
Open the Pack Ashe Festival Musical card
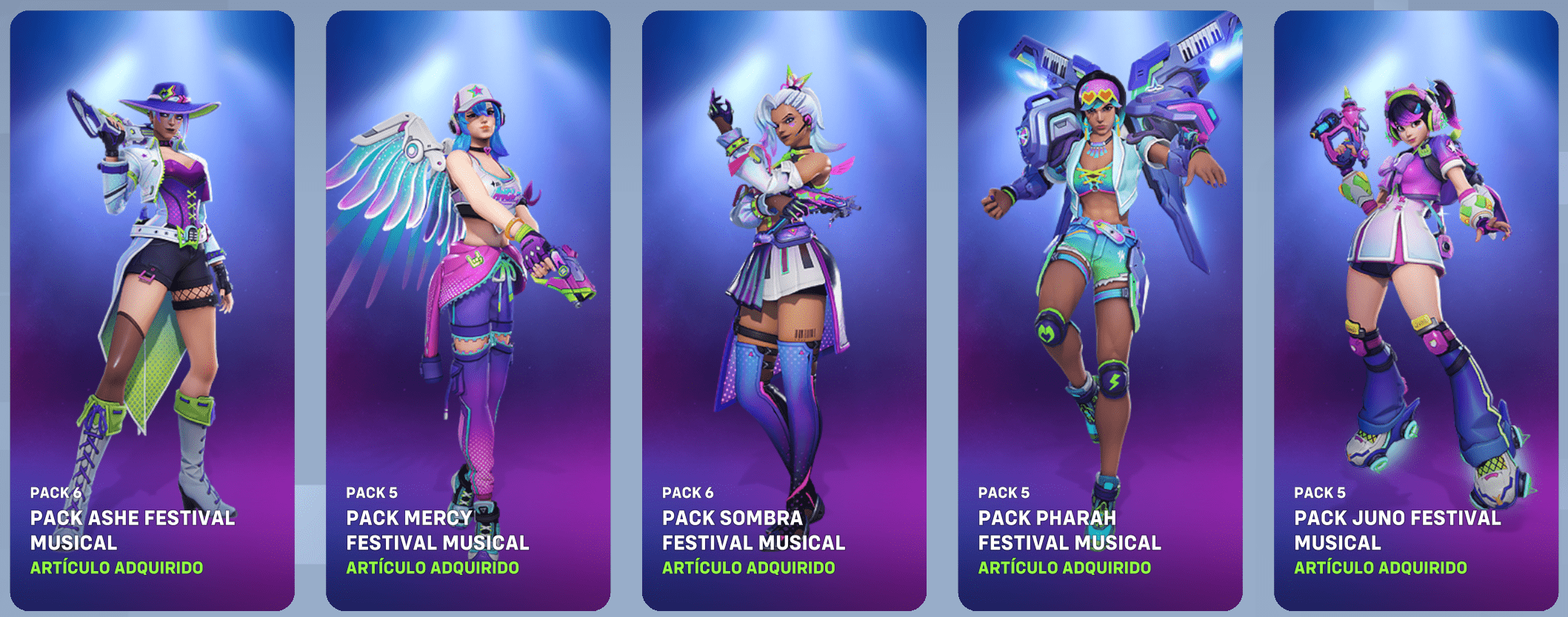coord(152,310)
